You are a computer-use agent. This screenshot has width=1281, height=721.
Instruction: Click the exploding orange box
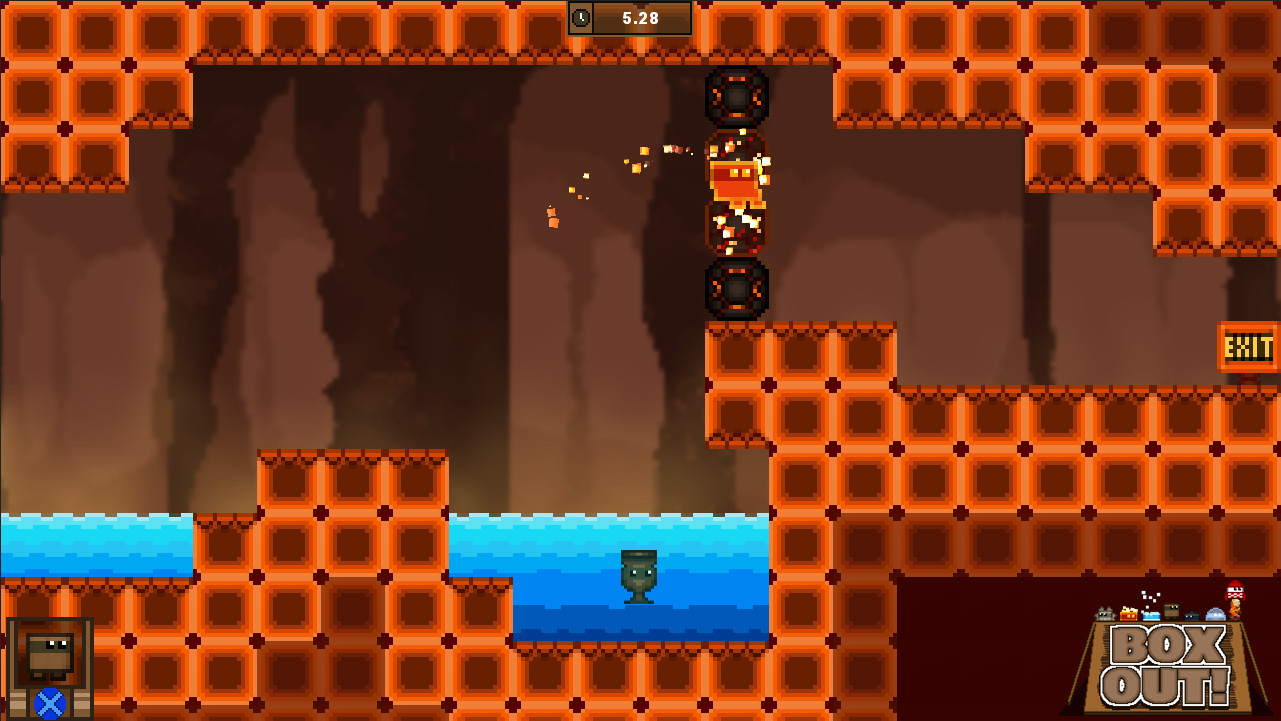click(x=738, y=180)
